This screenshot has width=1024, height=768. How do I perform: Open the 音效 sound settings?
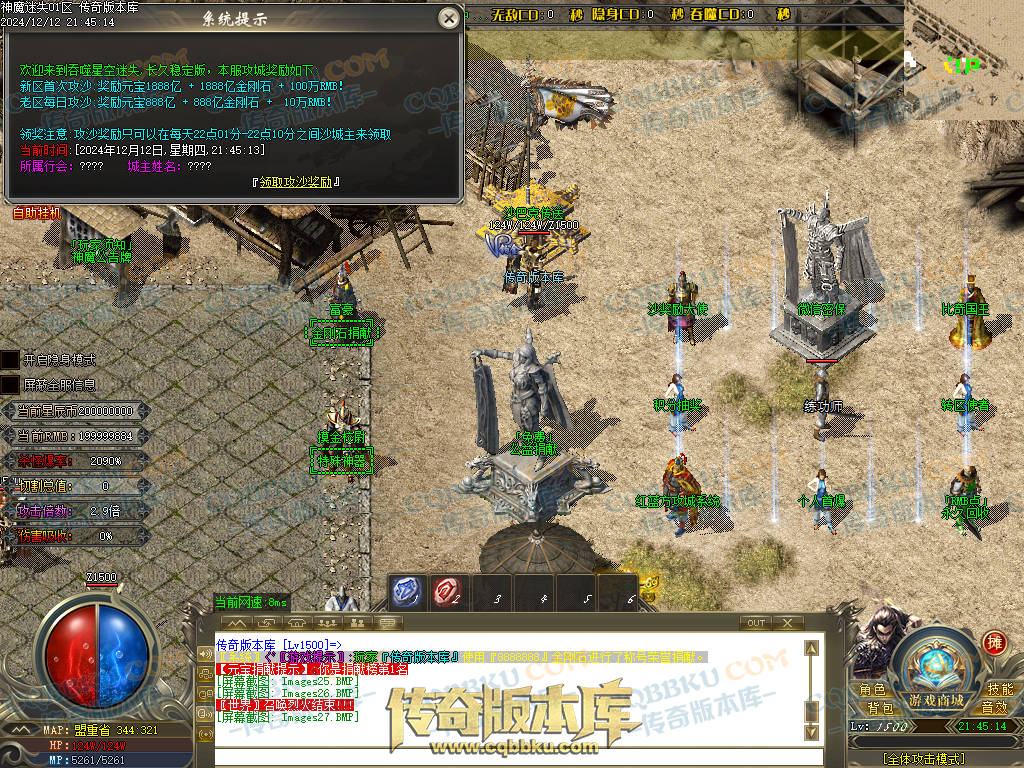993,708
